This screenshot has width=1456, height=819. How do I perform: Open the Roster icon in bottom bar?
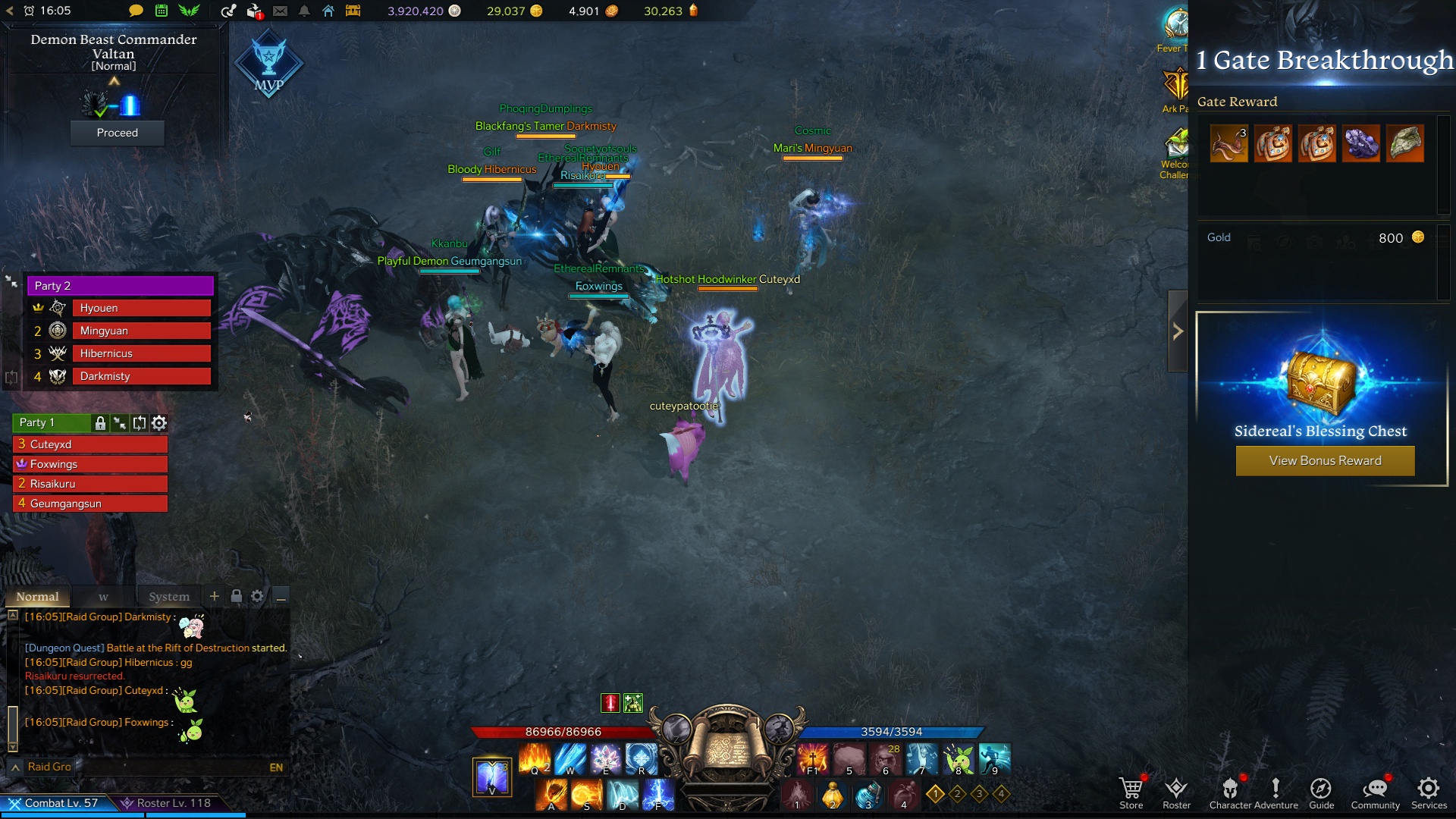click(1176, 789)
